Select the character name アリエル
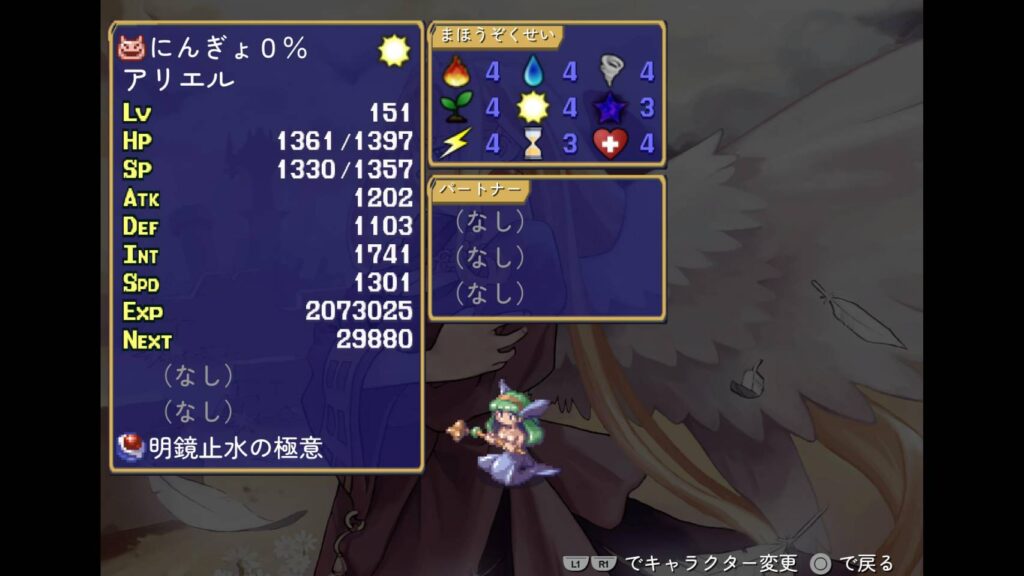This screenshot has width=1024, height=576. pyautogui.click(x=179, y=79)
